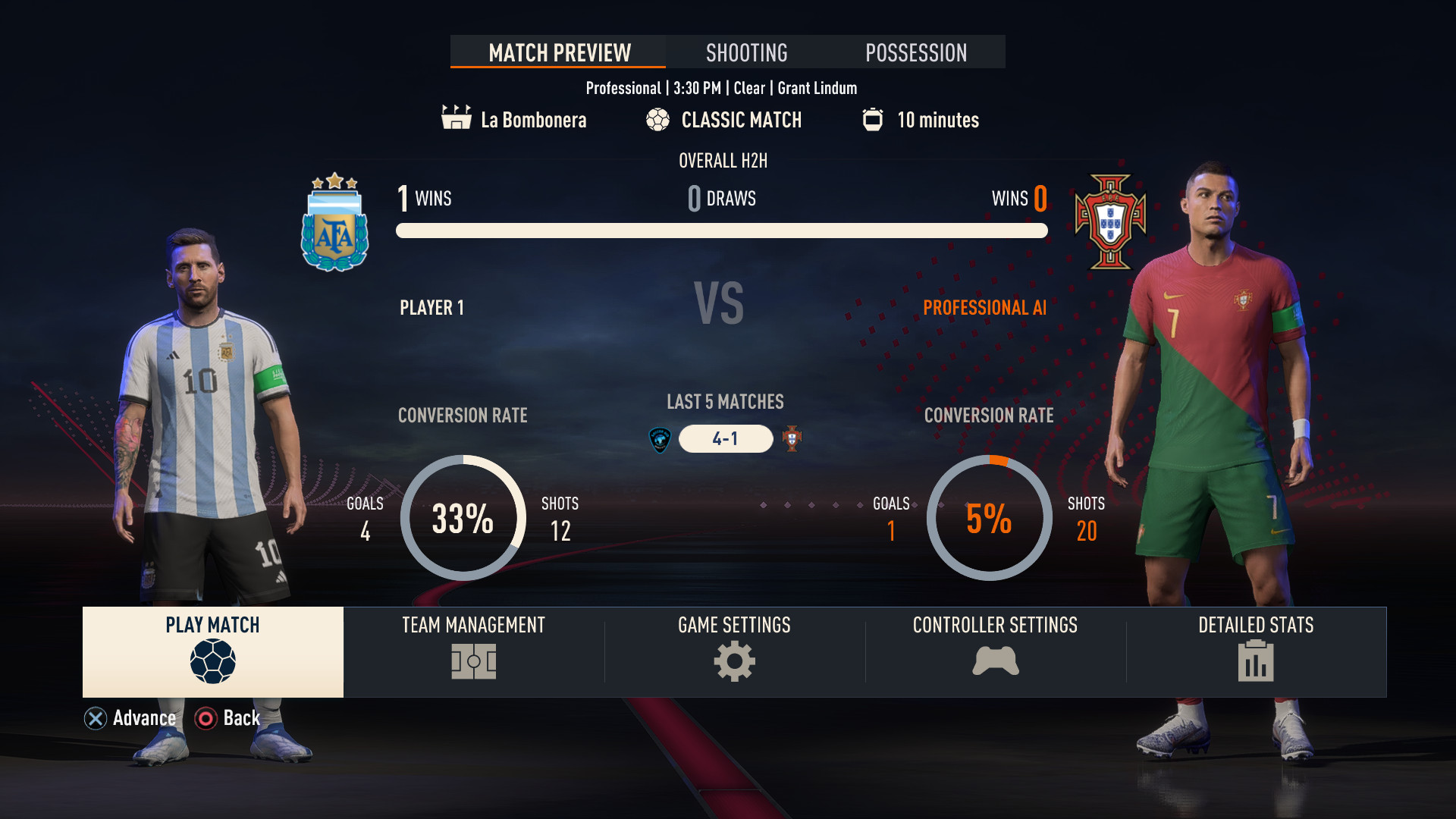Open Team Management
Viewport: 1456px width, 819px height.
point(474,651)
